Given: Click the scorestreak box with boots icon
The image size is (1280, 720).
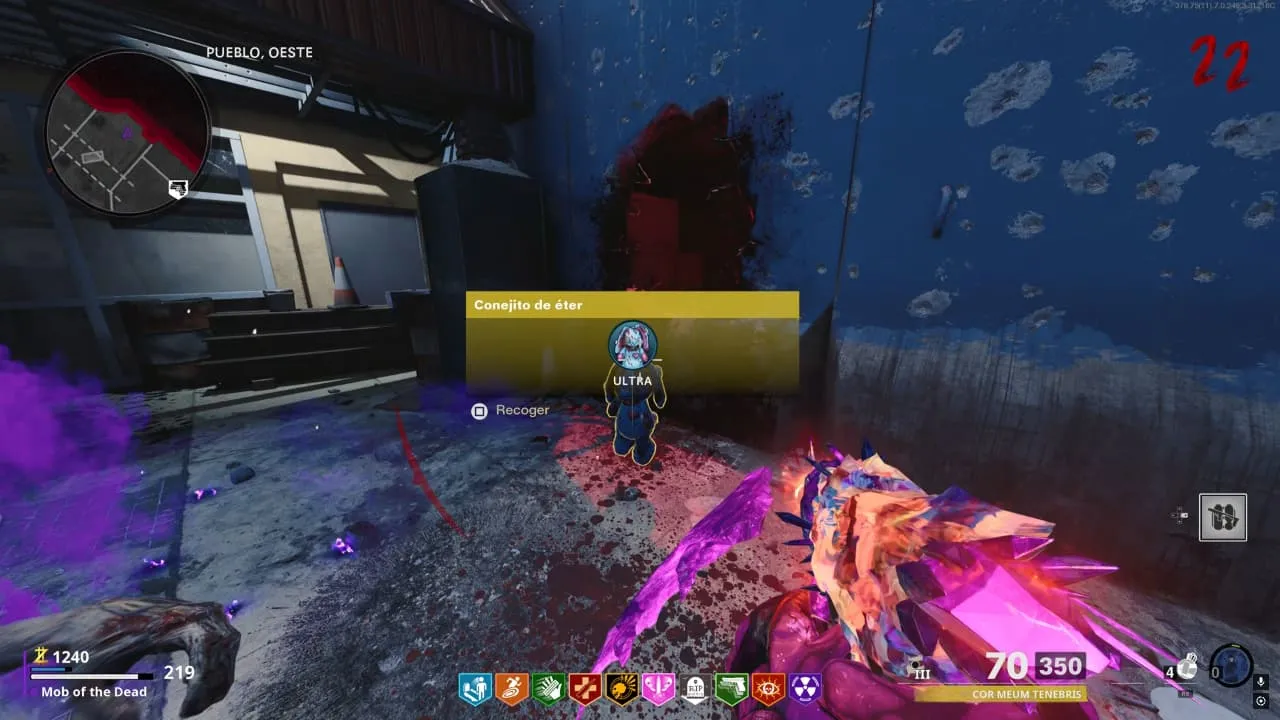Looking at the screenshot, I should tap(1223, 517).
